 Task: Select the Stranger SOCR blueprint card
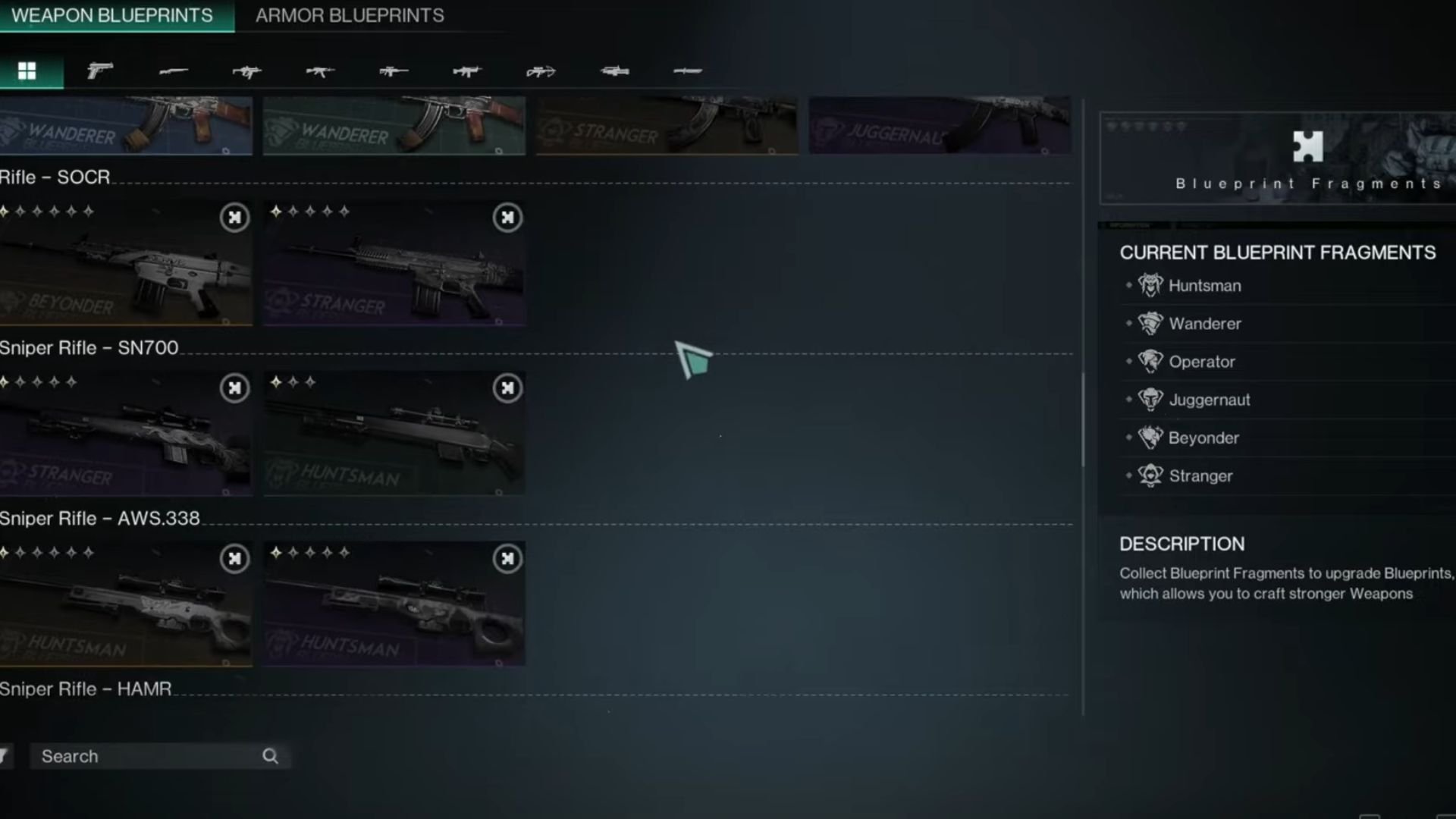394,262
